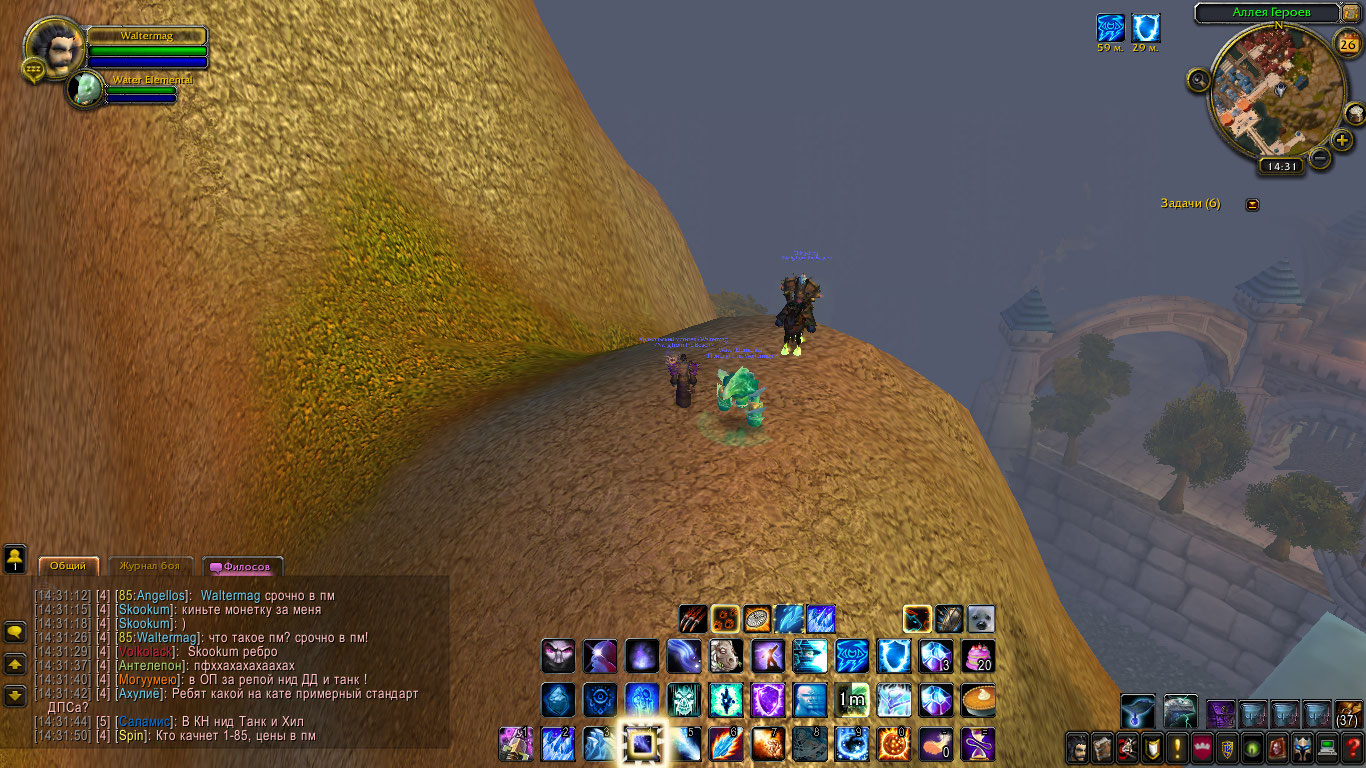Open the Филосов whisper tab
Viewport: 1366px width, 768px height.
tap(243, 566)
